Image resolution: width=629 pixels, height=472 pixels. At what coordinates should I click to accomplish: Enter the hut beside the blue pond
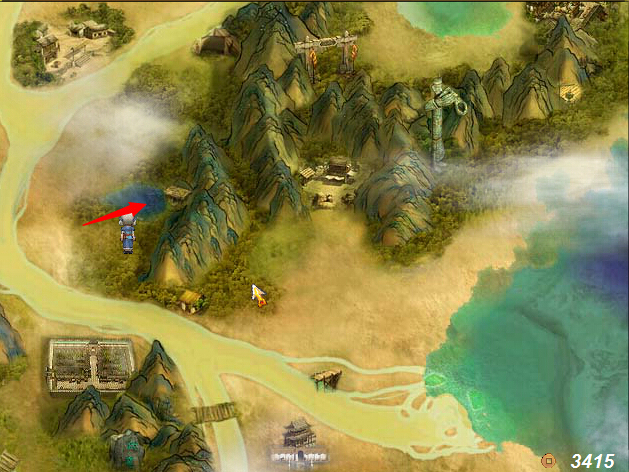point(177,194)
